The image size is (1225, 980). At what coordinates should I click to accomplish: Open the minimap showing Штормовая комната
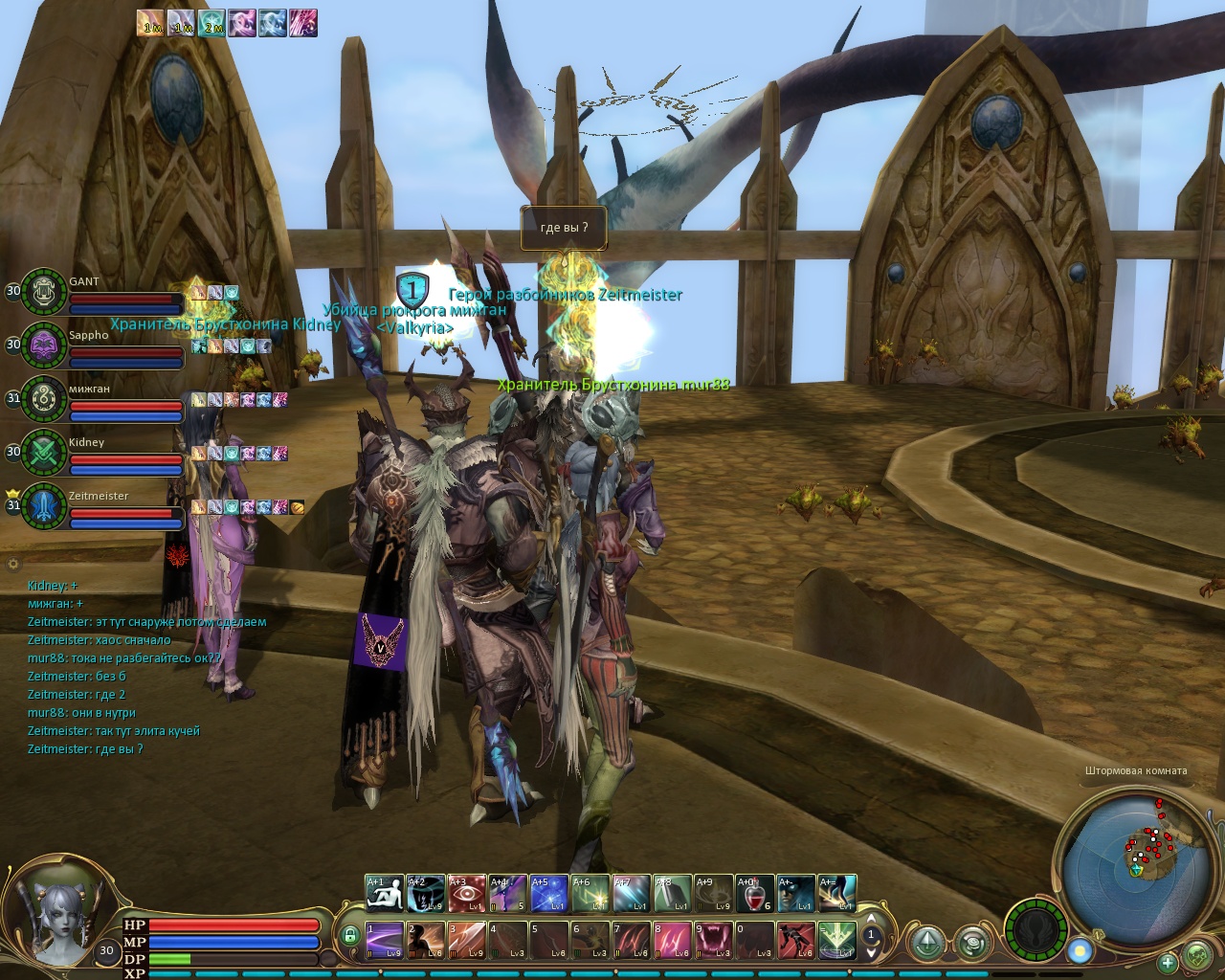(1136, 846)
